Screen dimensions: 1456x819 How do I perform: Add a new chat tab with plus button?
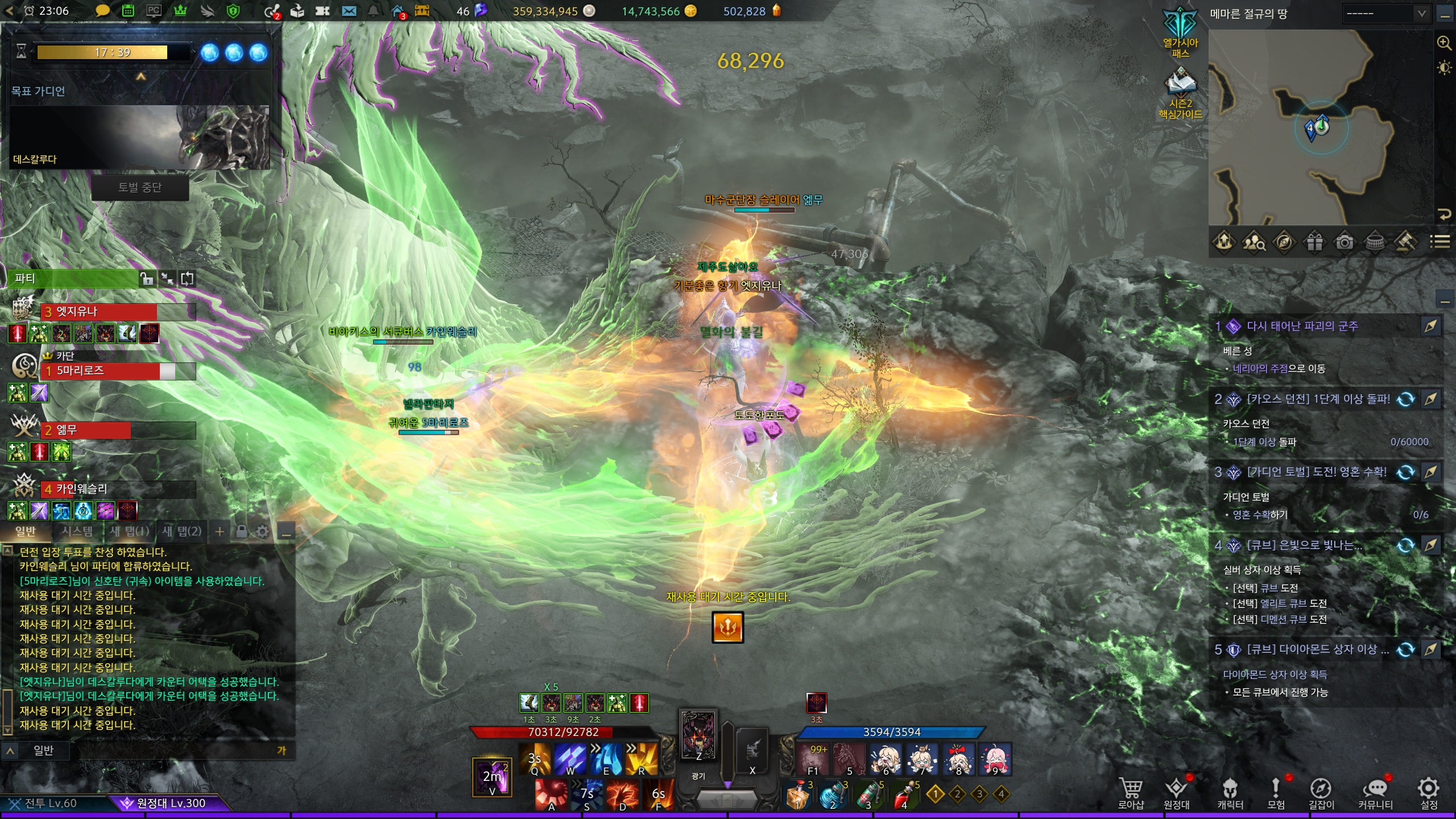220,531
